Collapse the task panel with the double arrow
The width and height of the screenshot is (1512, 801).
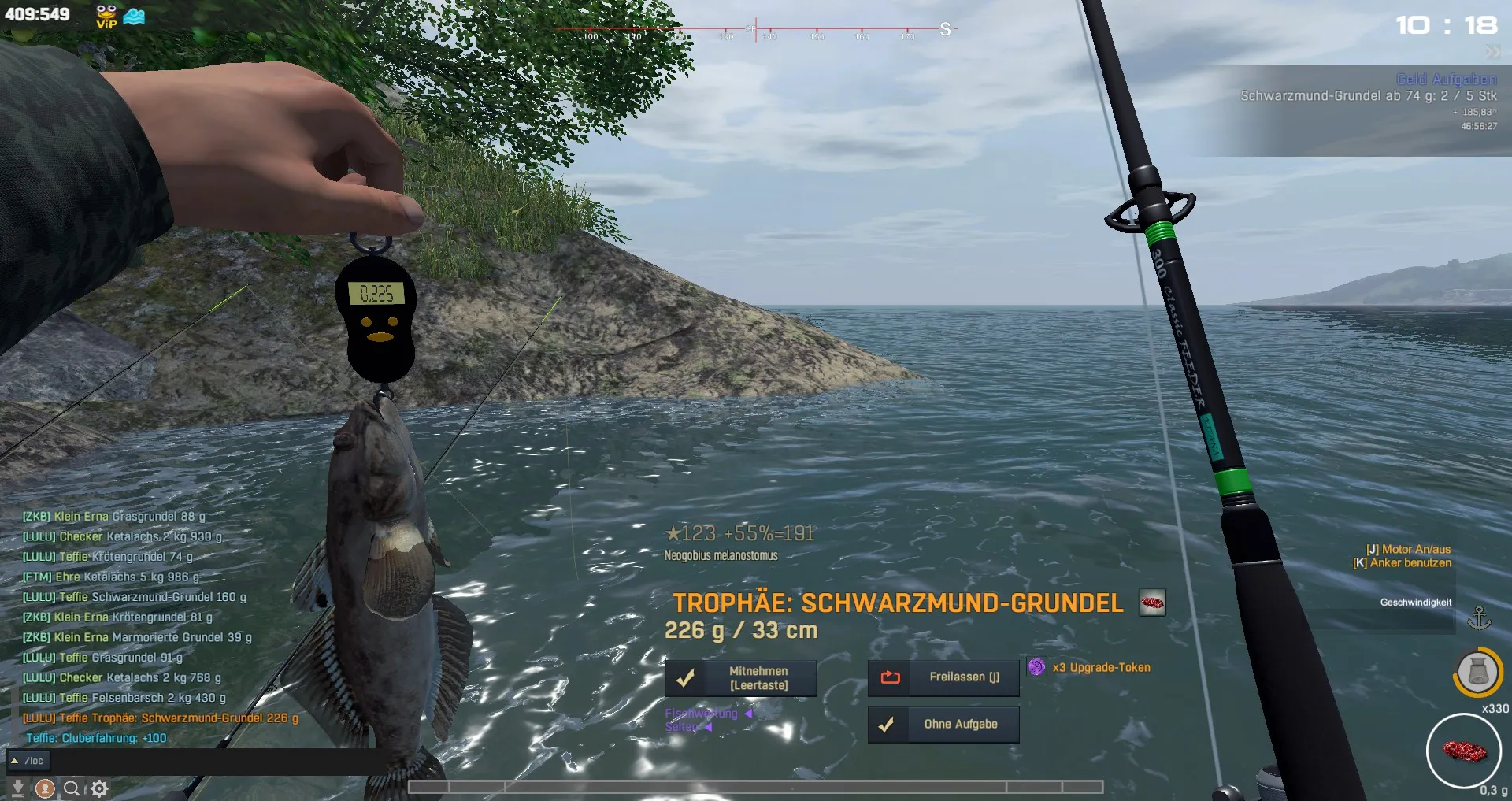click(1492, 52)
